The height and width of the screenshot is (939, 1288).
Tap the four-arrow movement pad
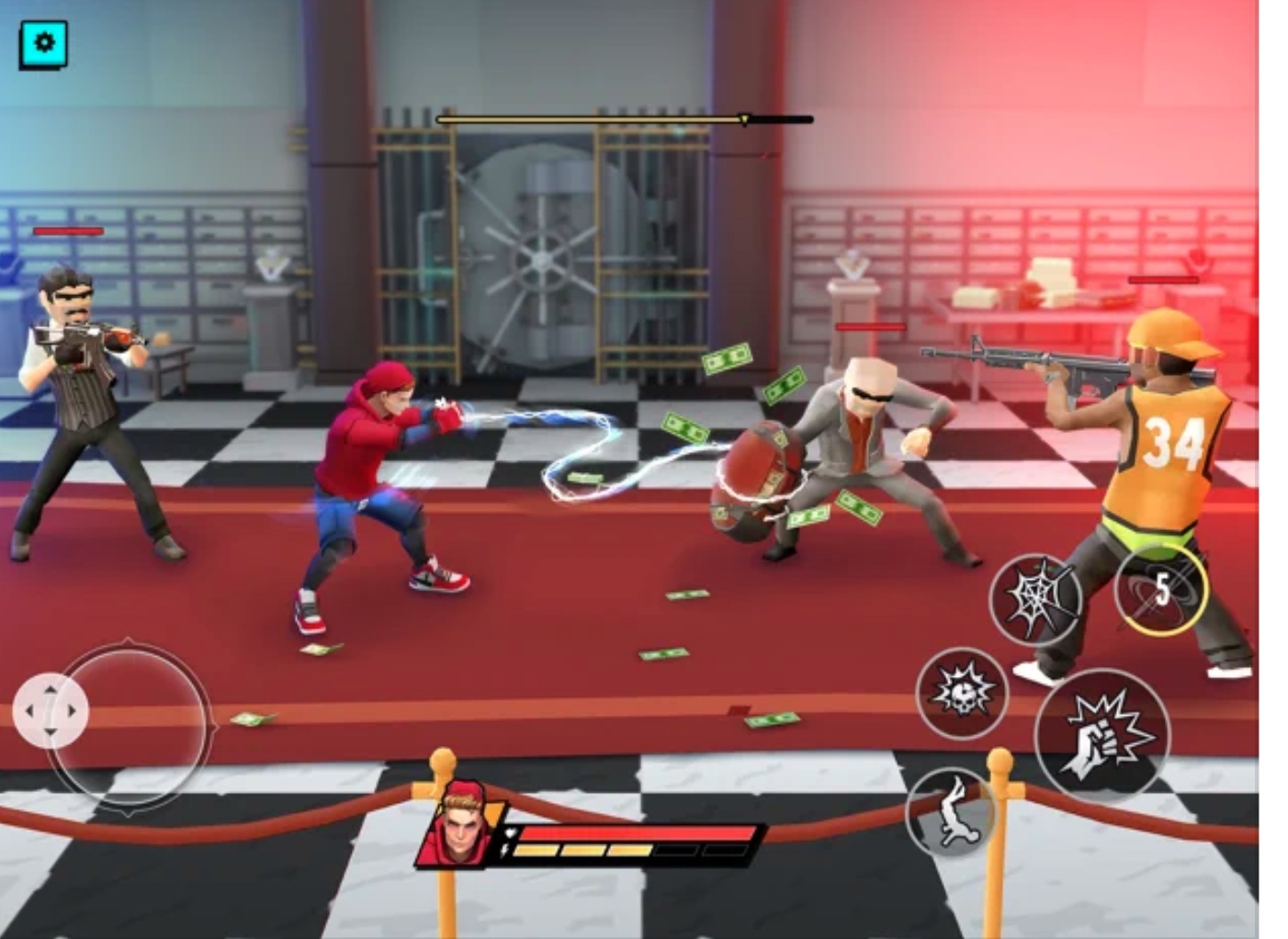click(x=51, y=710)
